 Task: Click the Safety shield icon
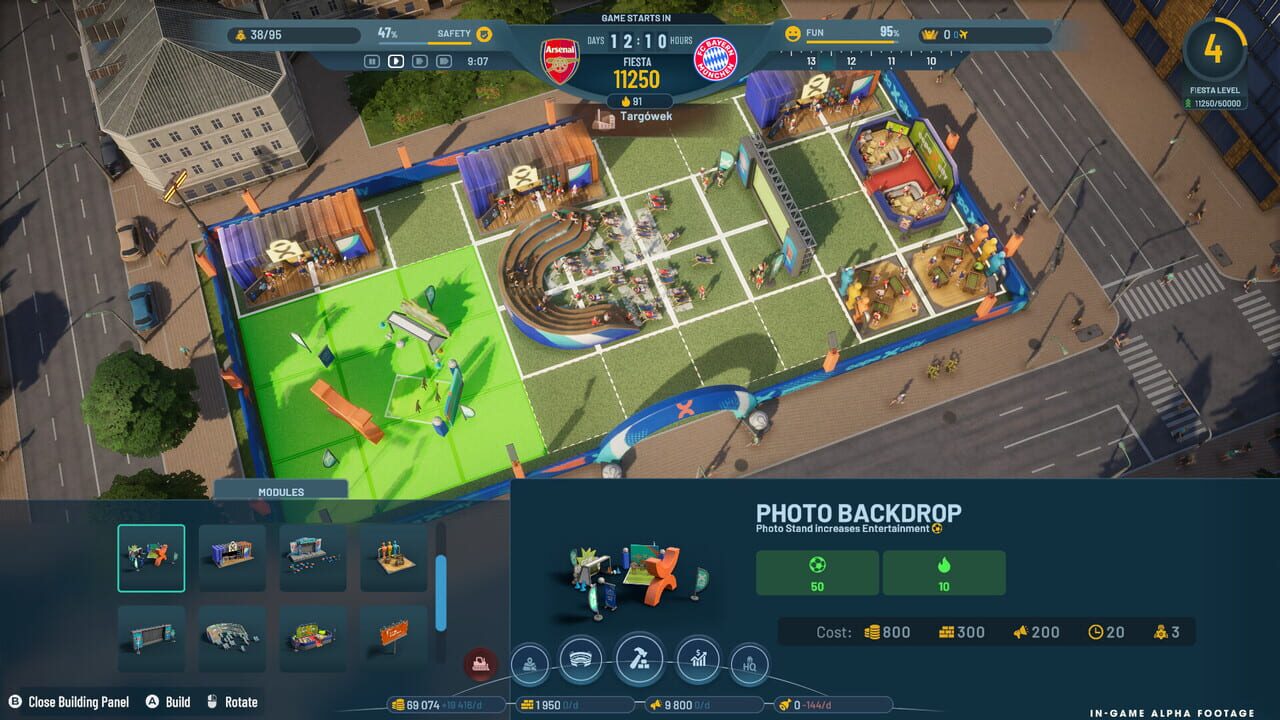pos(484,35)
